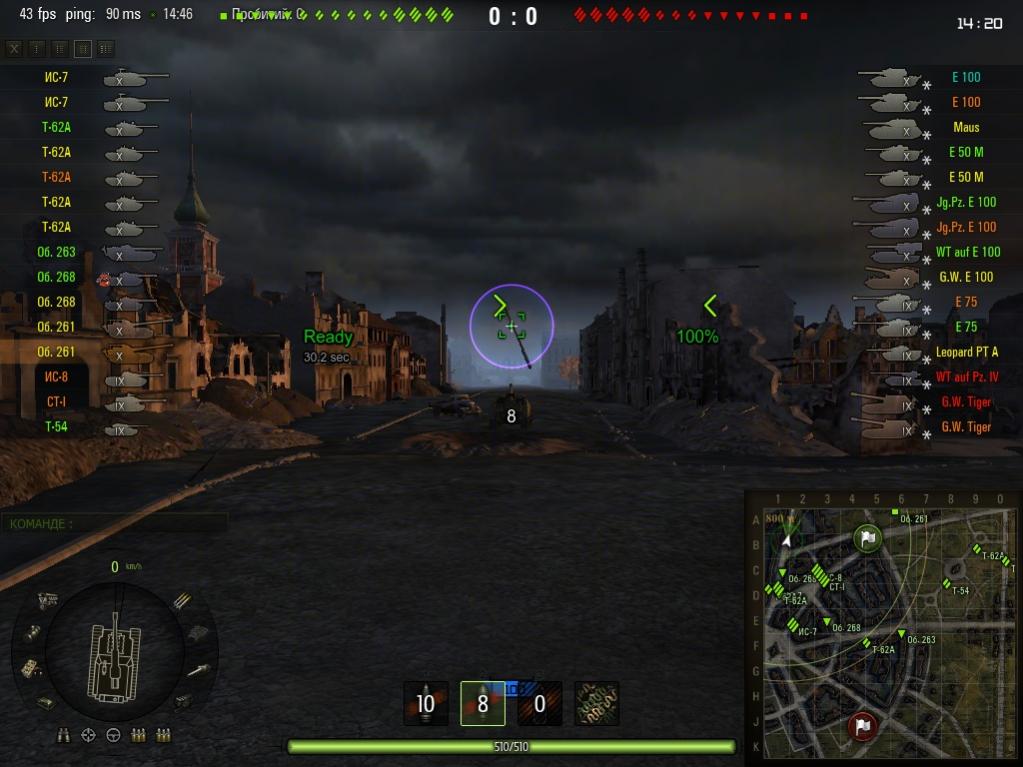
Task: Select the empty shell slot showing 0
Action: click(540, 704)
